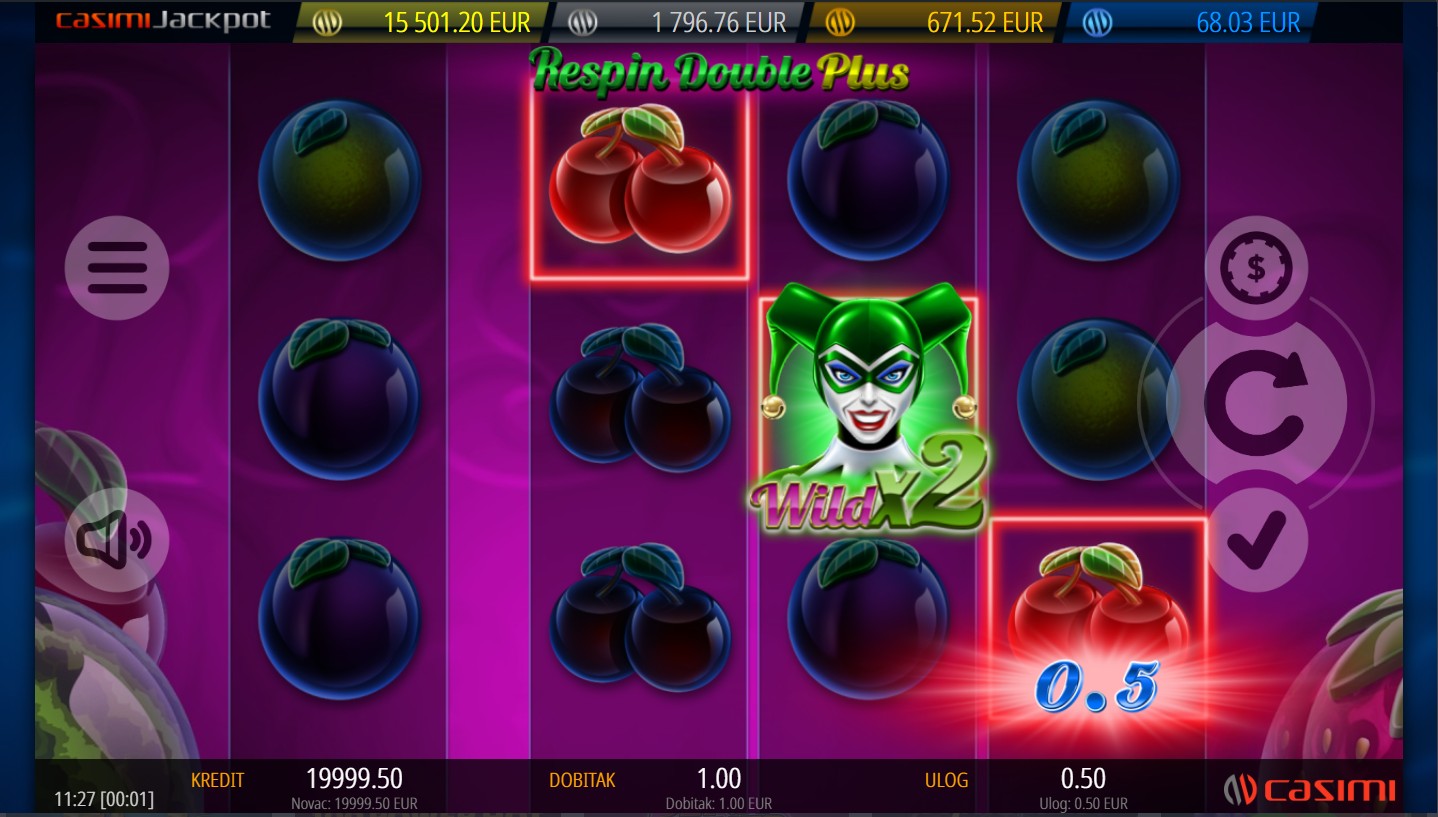
Task: Select the 68.03 EUR blue jackpot
Action: tap(1190, 22)
